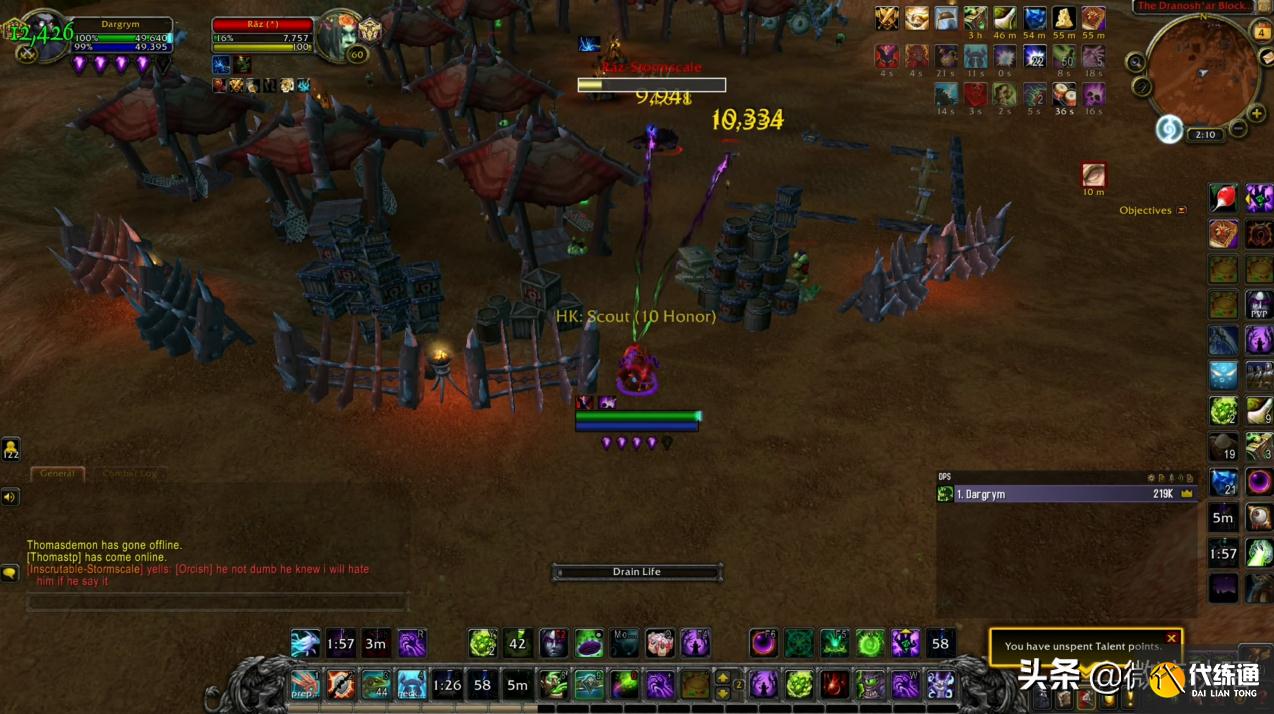Page the action bar up
Viewport: 1274px width, 714px height.
(x=722, y=677)
